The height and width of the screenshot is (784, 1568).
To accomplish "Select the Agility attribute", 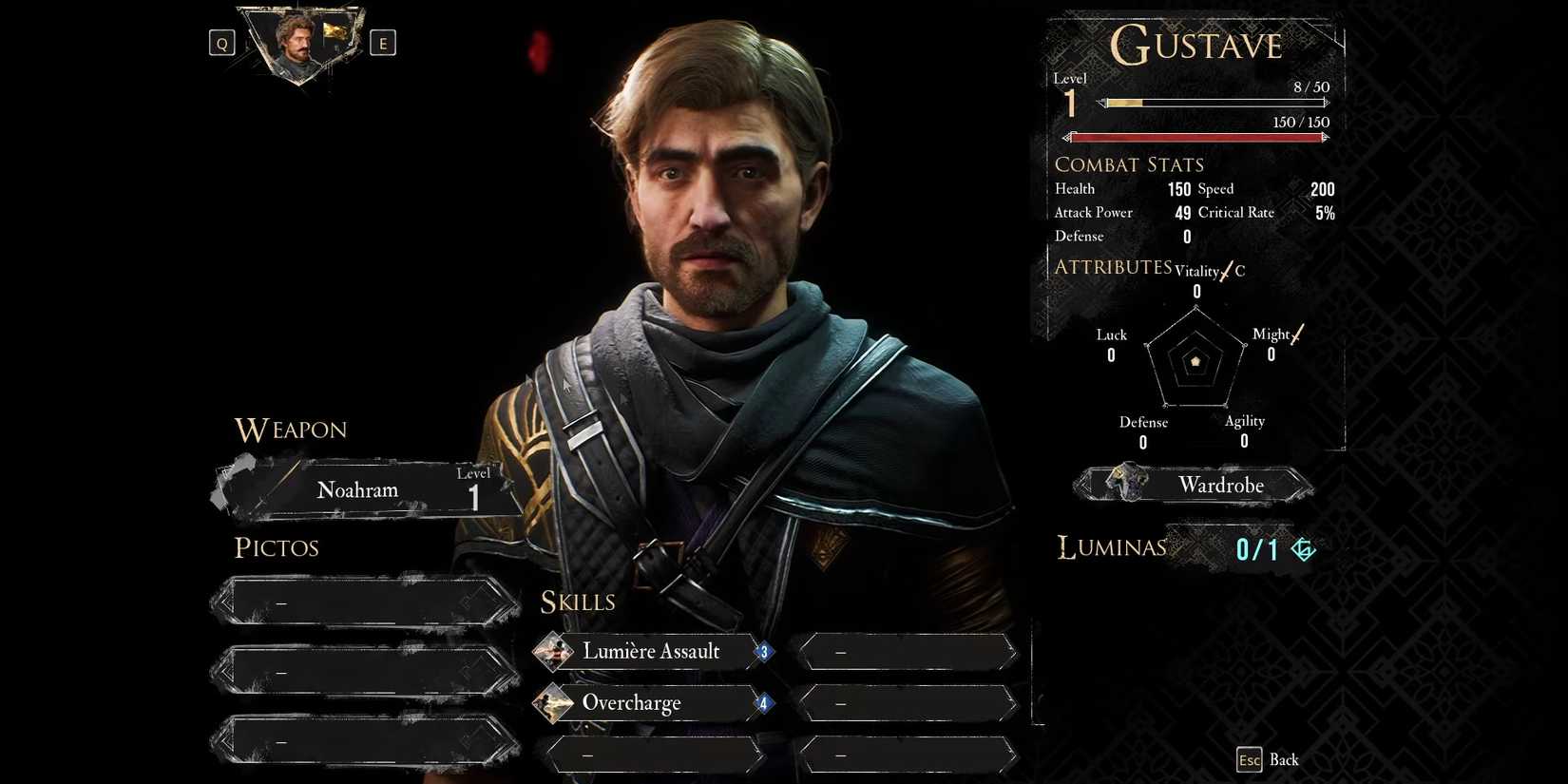I will tap(1244, 422).
